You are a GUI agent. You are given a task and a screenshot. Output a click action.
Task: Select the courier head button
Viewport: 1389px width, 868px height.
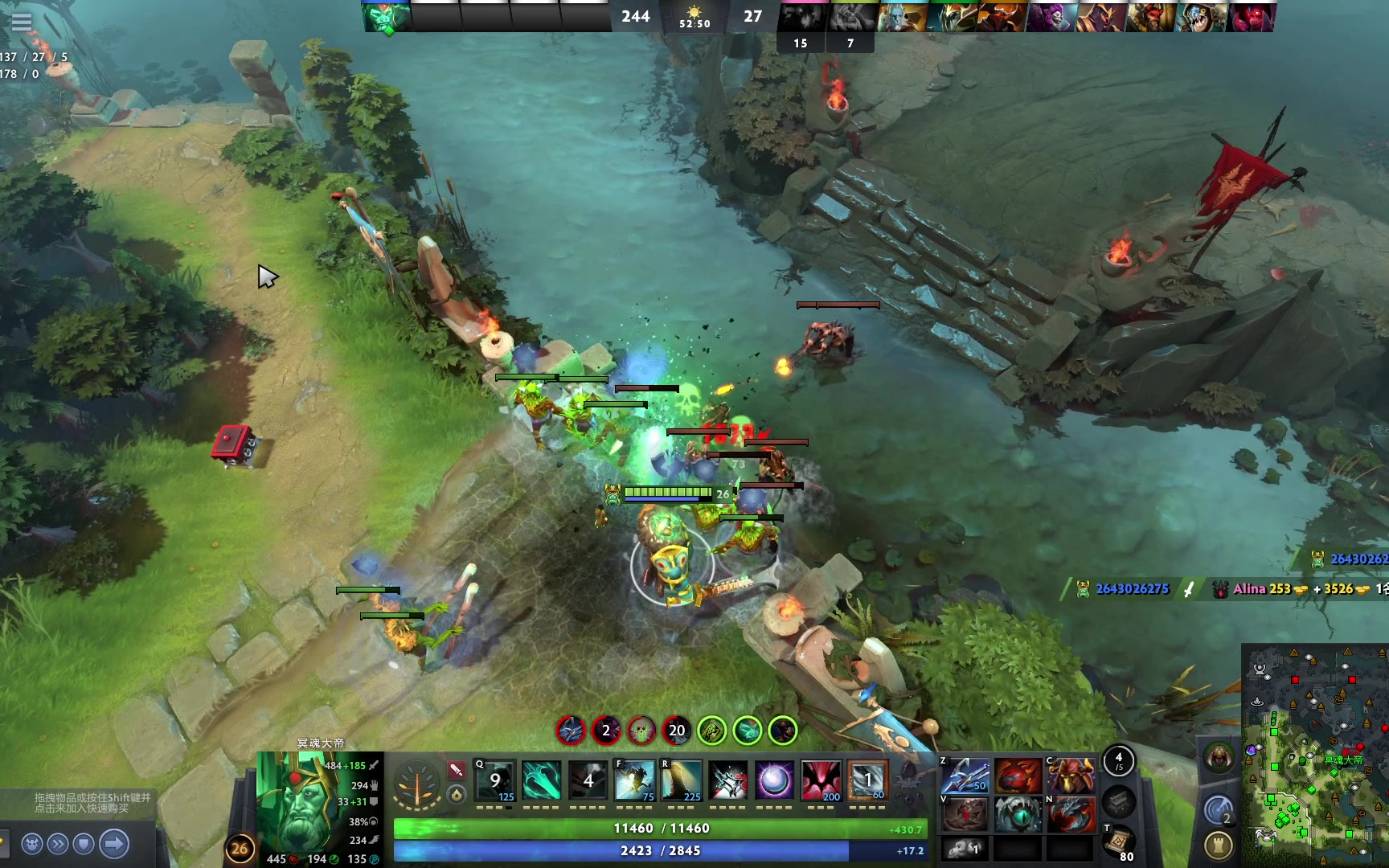click(x=32, y=844)
